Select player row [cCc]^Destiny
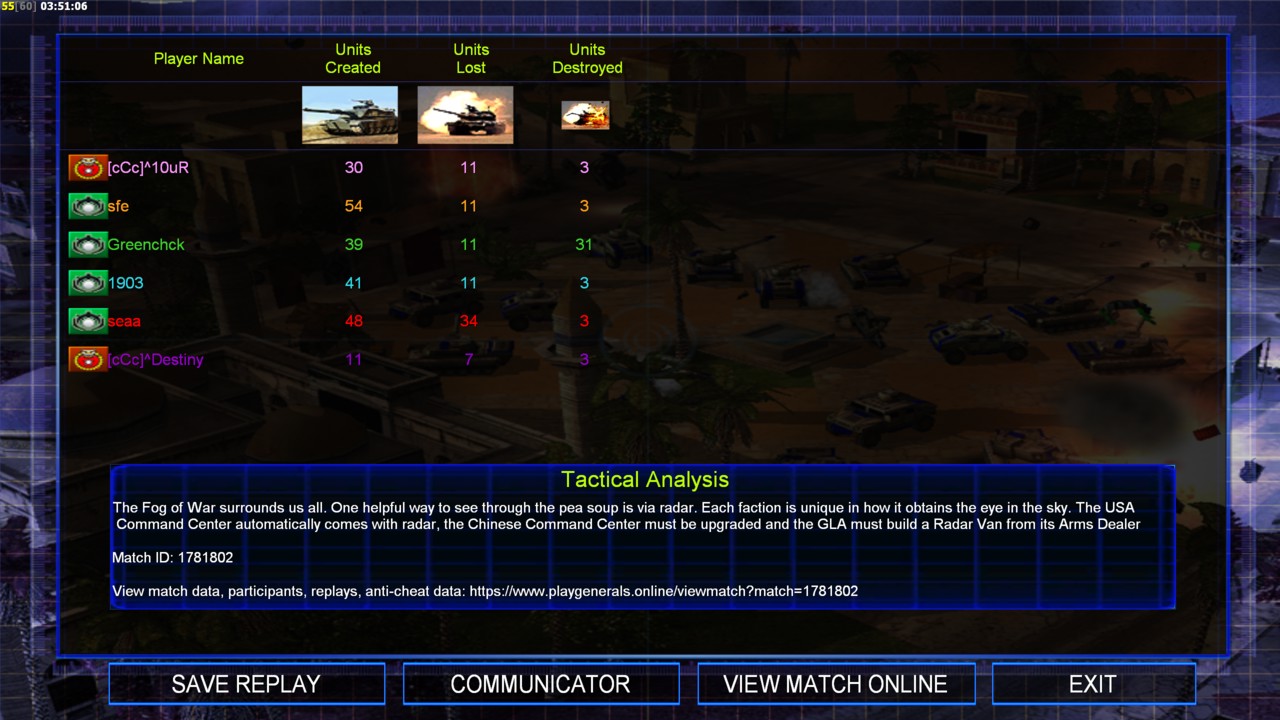The image size is (1280, 720). coord(155,360)
